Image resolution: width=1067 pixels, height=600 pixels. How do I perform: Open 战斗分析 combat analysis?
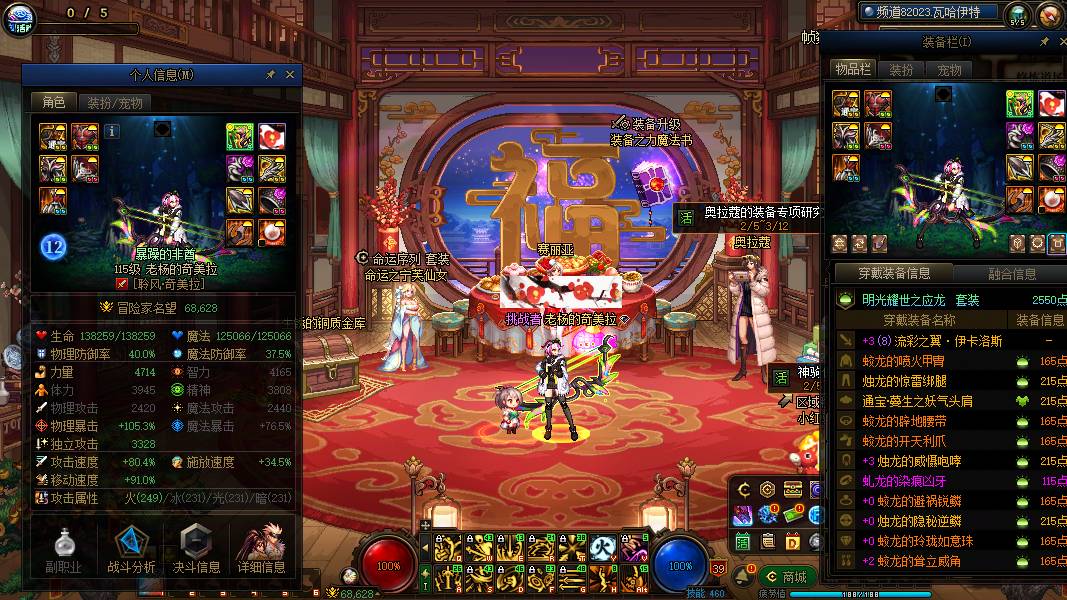pyautogui.click(x=131, y=548)
